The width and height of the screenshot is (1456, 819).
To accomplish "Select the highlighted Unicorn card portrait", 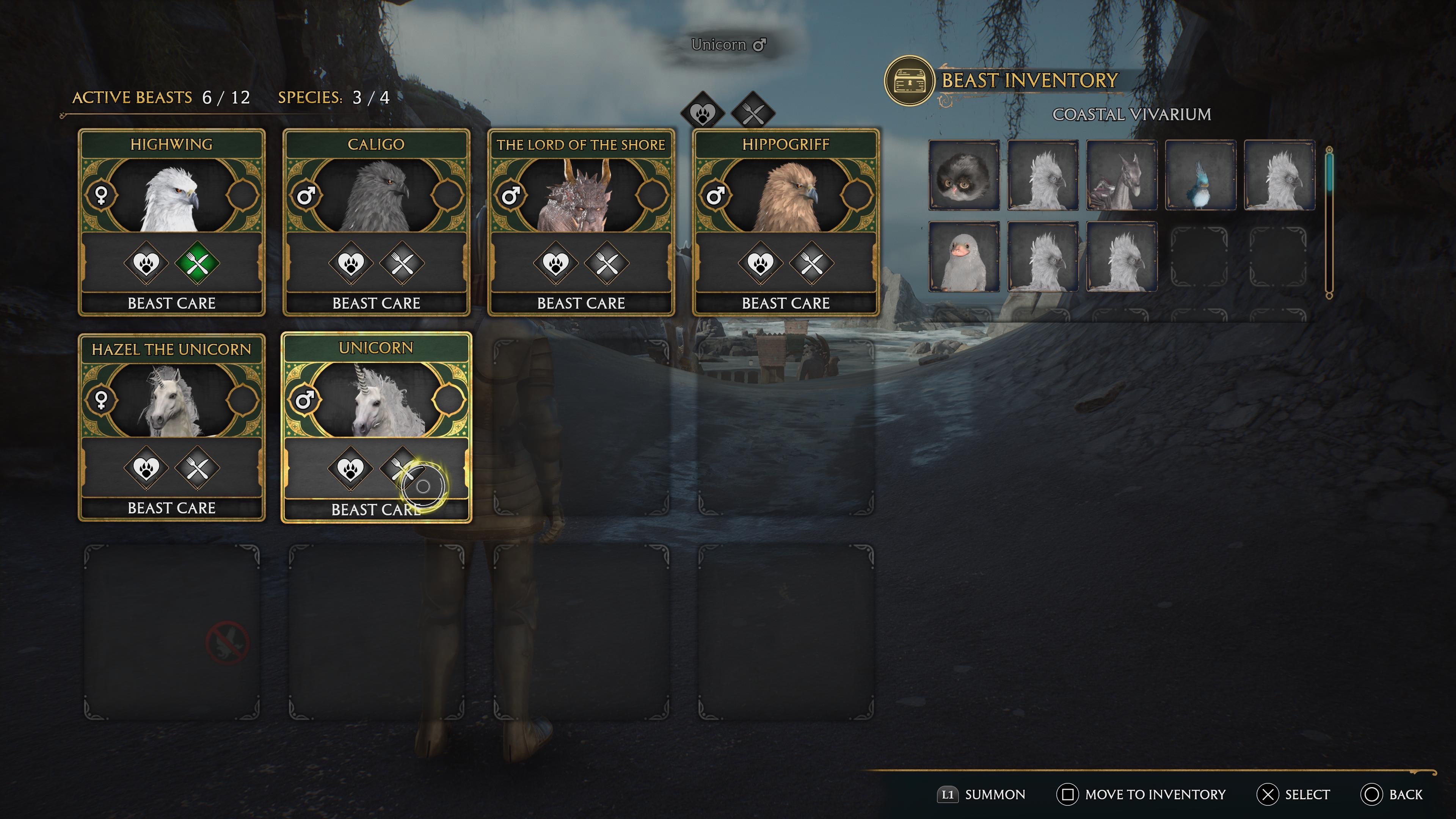I will coord(377,401).
